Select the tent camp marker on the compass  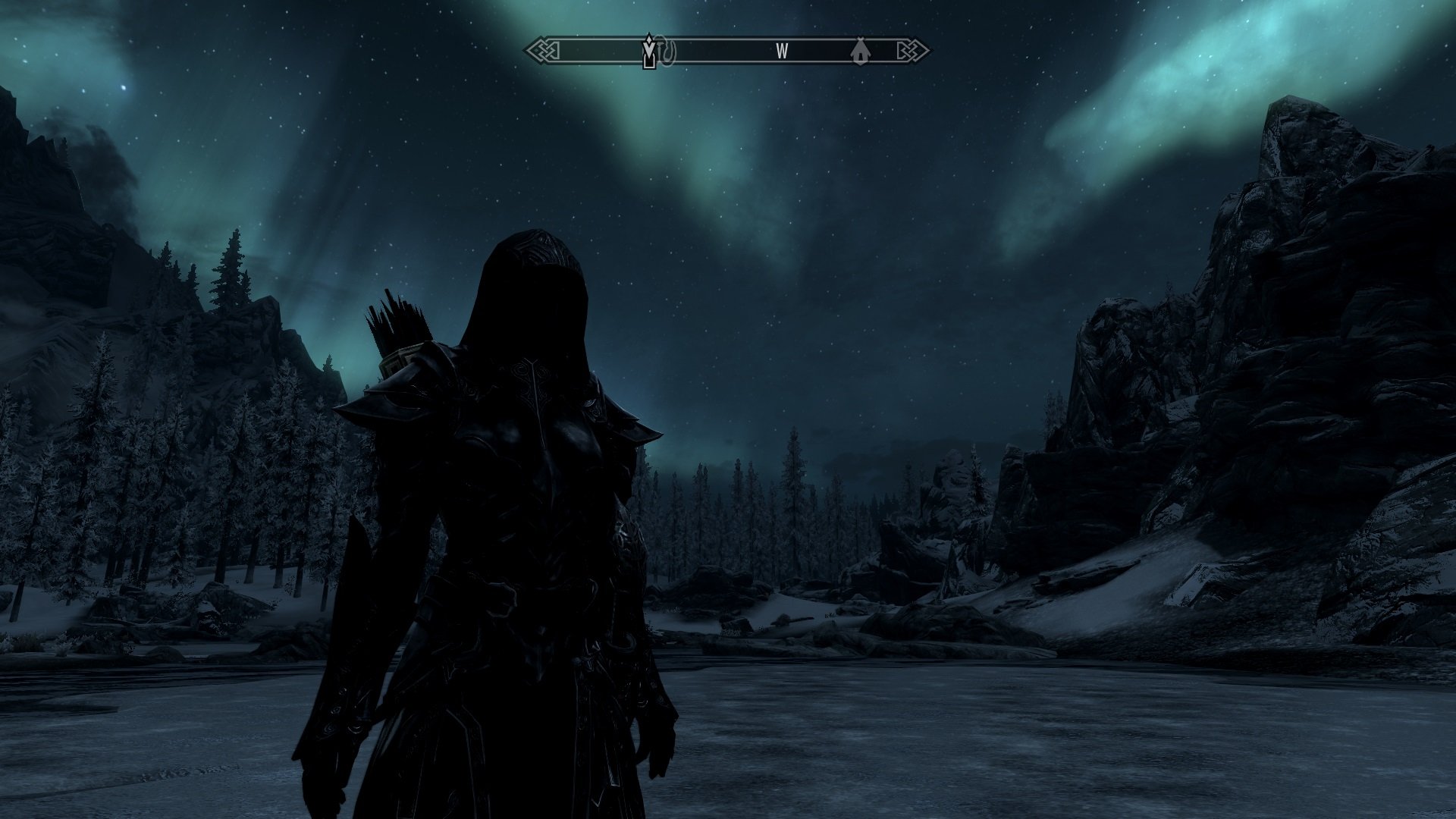point(860,52)
